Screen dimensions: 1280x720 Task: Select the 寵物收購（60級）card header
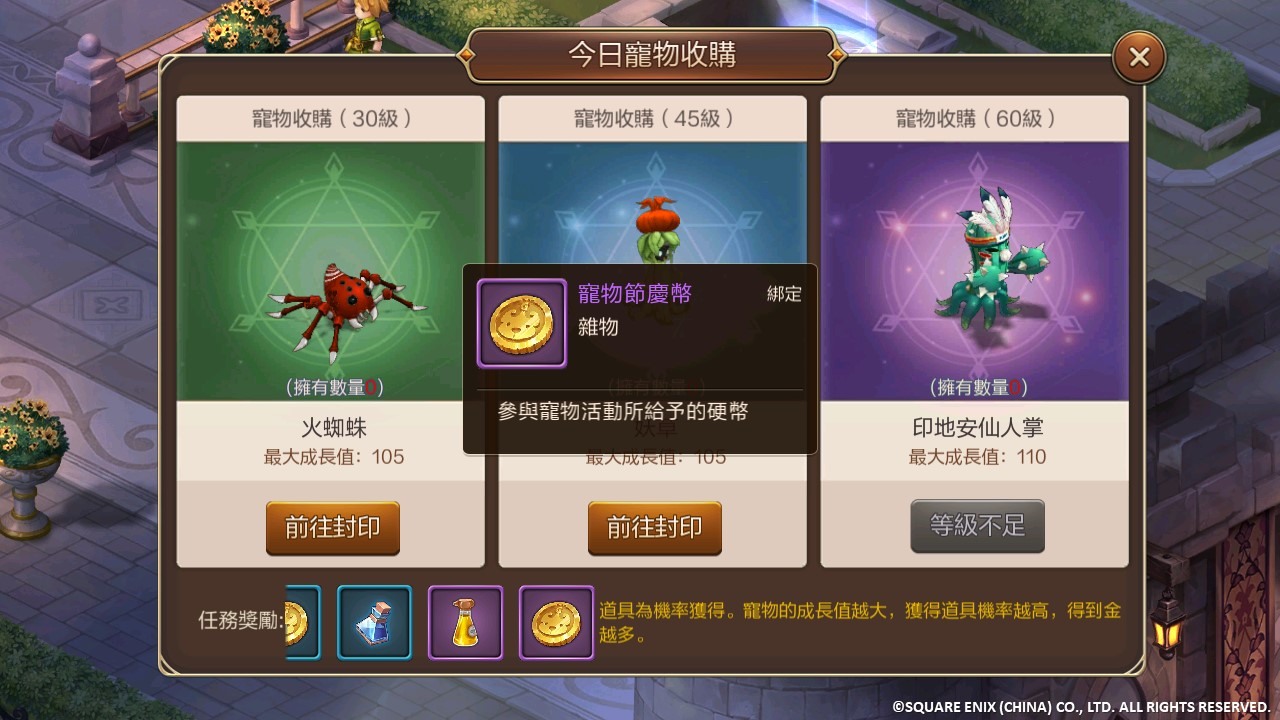975,117
